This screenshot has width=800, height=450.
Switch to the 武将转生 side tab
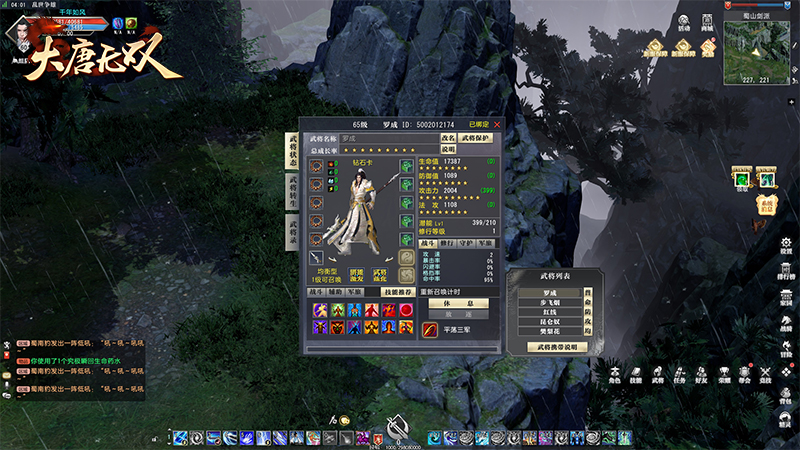click(x=292, y=190)
